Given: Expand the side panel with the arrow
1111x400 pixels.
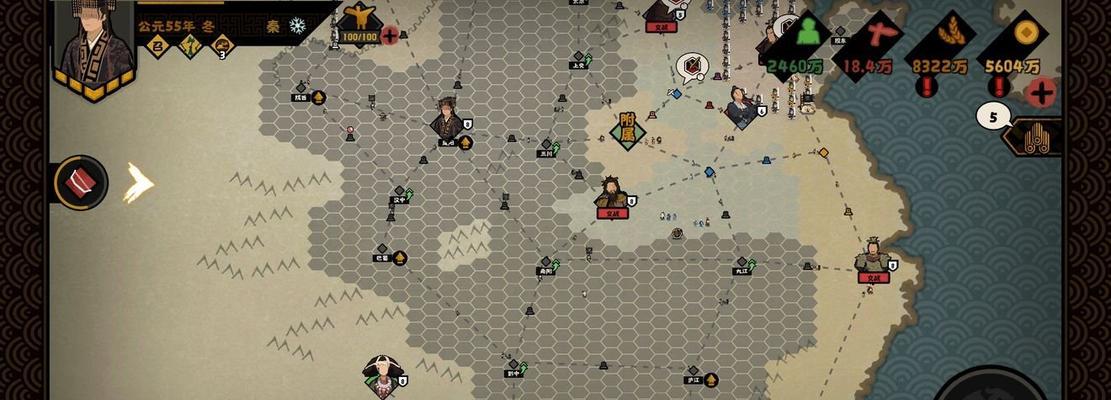Looking at the screenshot, I should pyautogui.click(x=138, y=183).
